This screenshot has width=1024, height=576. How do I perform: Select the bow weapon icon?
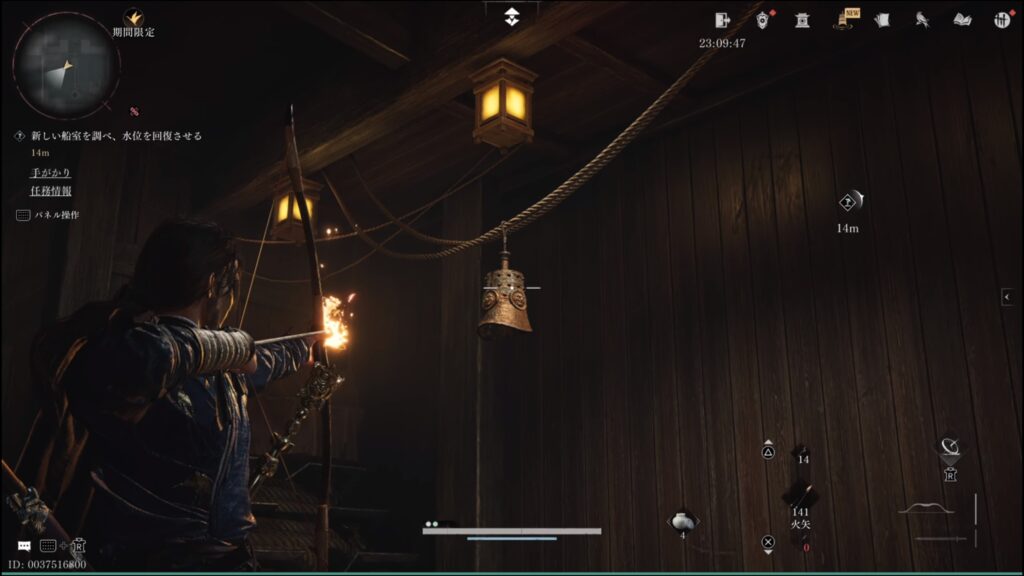click(x=925, y=509)
